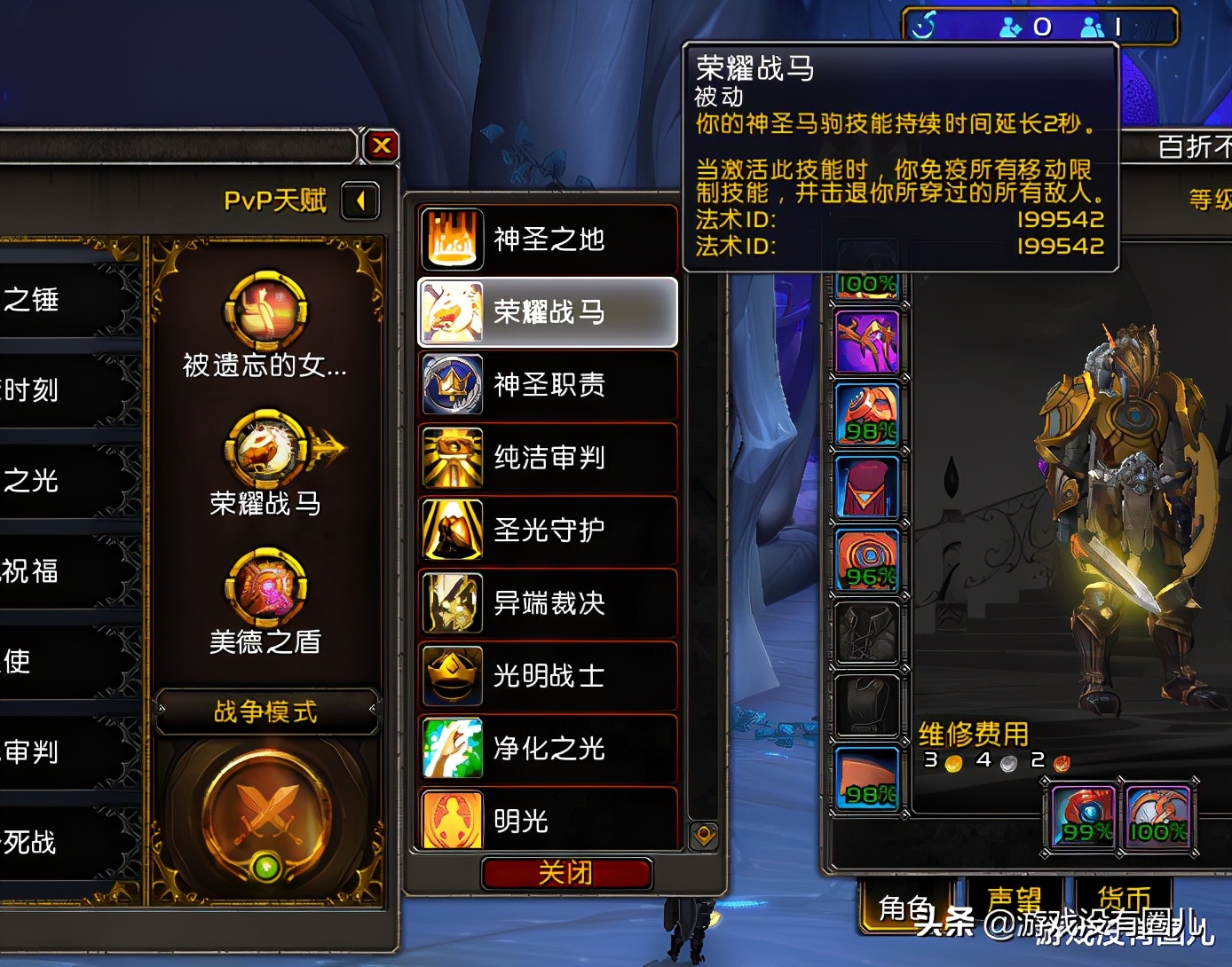Select the 净化之光 talent icon
Viewport: 1232px width, 967px height.
click(x=453, y=749)
